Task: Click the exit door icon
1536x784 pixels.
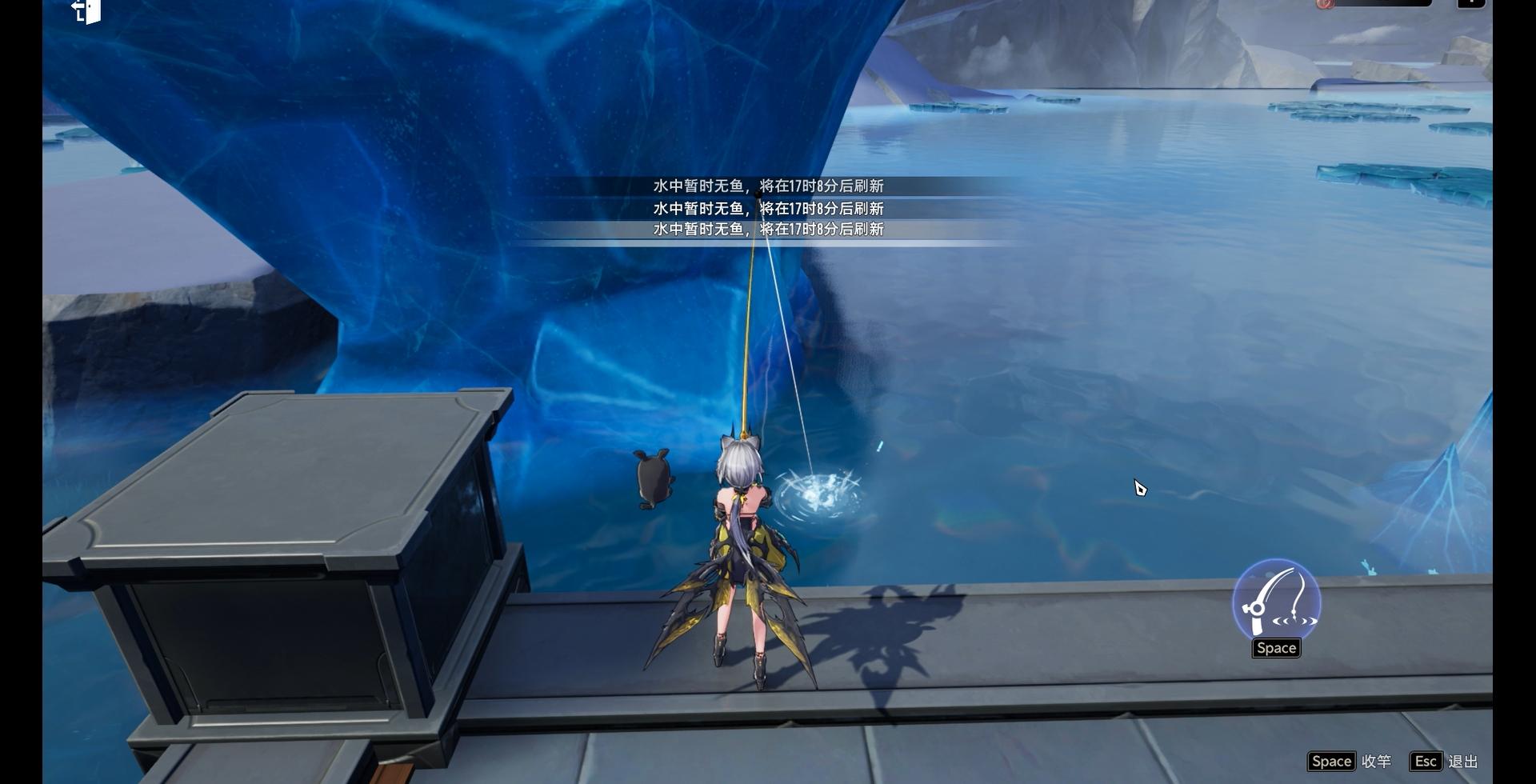Action: pyautogui.click(x=86, y=11)
